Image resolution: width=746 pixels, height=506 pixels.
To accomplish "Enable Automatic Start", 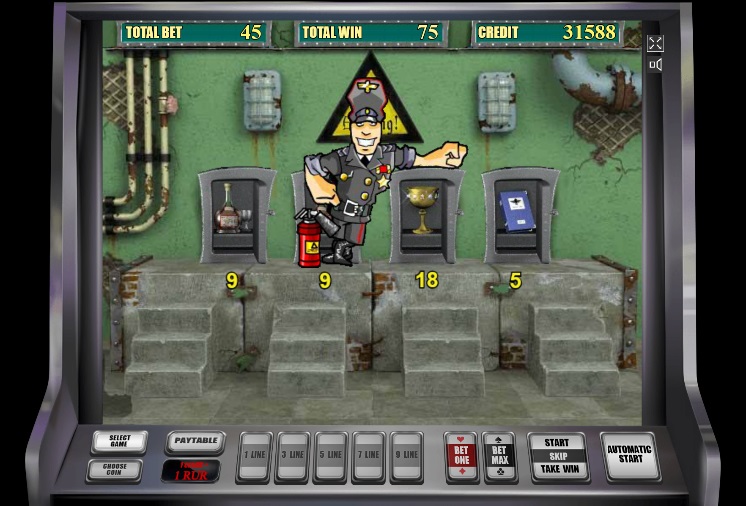I will pyautogui.click(x=629, y=456).
